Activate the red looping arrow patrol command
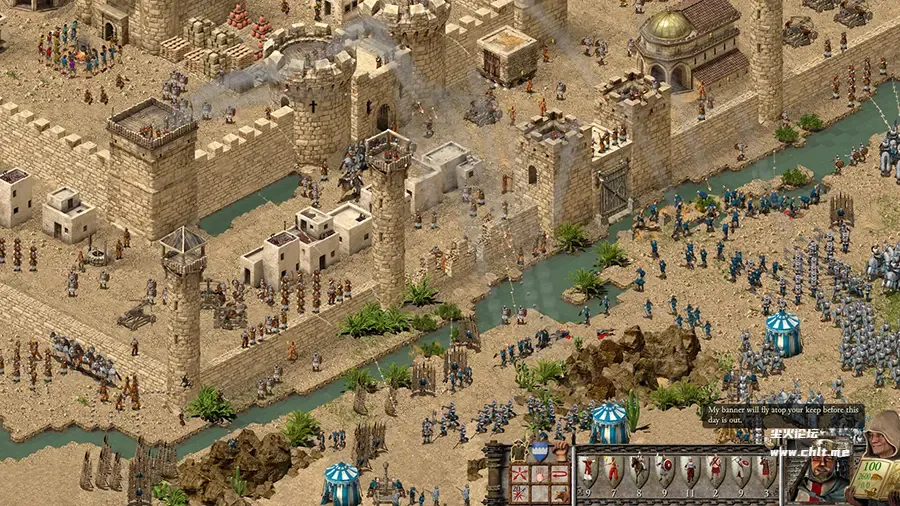 pyautogui.click(x=560, y=473)
